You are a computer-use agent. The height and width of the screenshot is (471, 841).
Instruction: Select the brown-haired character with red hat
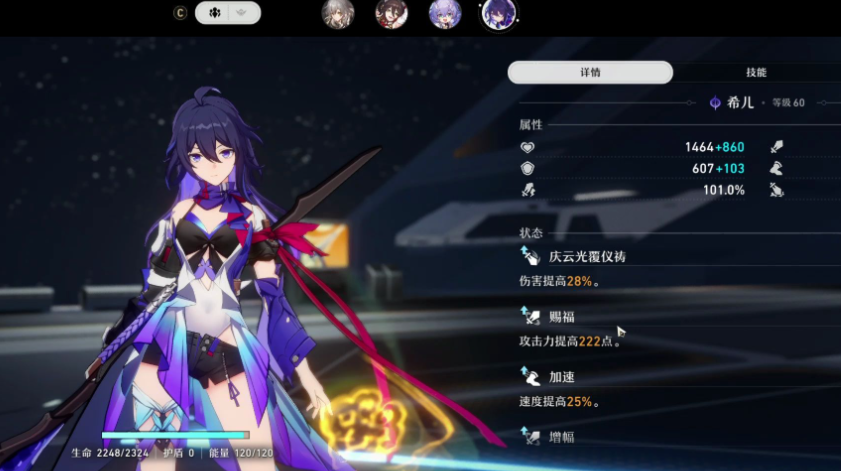click(391, 14)
